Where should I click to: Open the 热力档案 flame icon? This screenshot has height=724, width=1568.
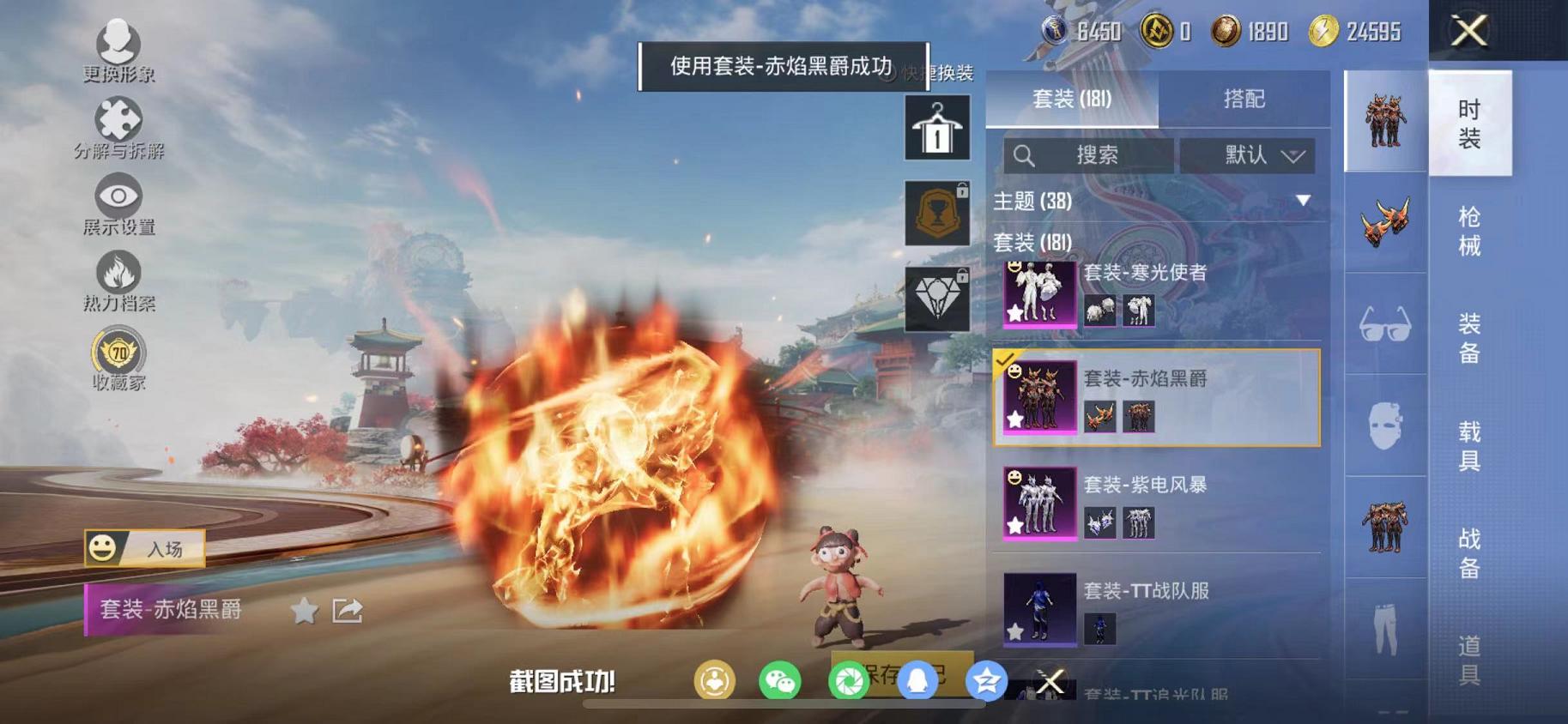tap(120, 273)
